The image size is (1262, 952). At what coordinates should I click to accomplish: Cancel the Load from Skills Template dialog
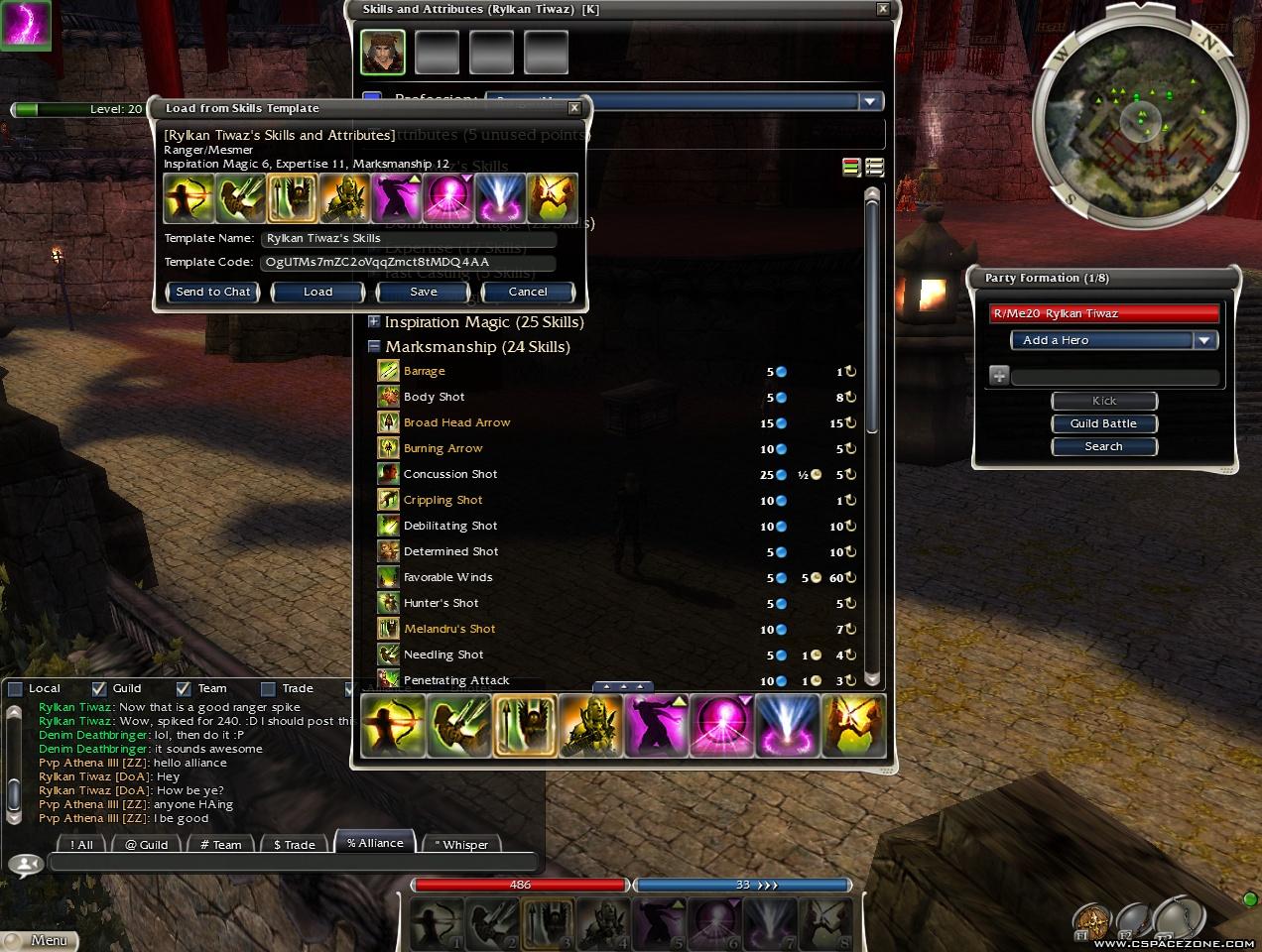[527, 292]
